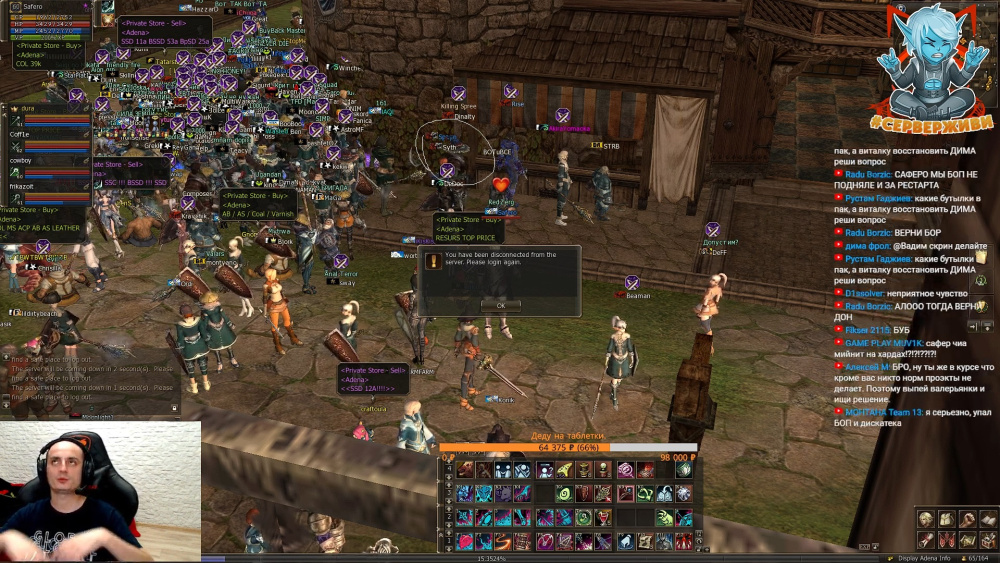Viewport: 1000px width, 563px height.
Task: Open the character status blonde head icon
Action: 926,519
